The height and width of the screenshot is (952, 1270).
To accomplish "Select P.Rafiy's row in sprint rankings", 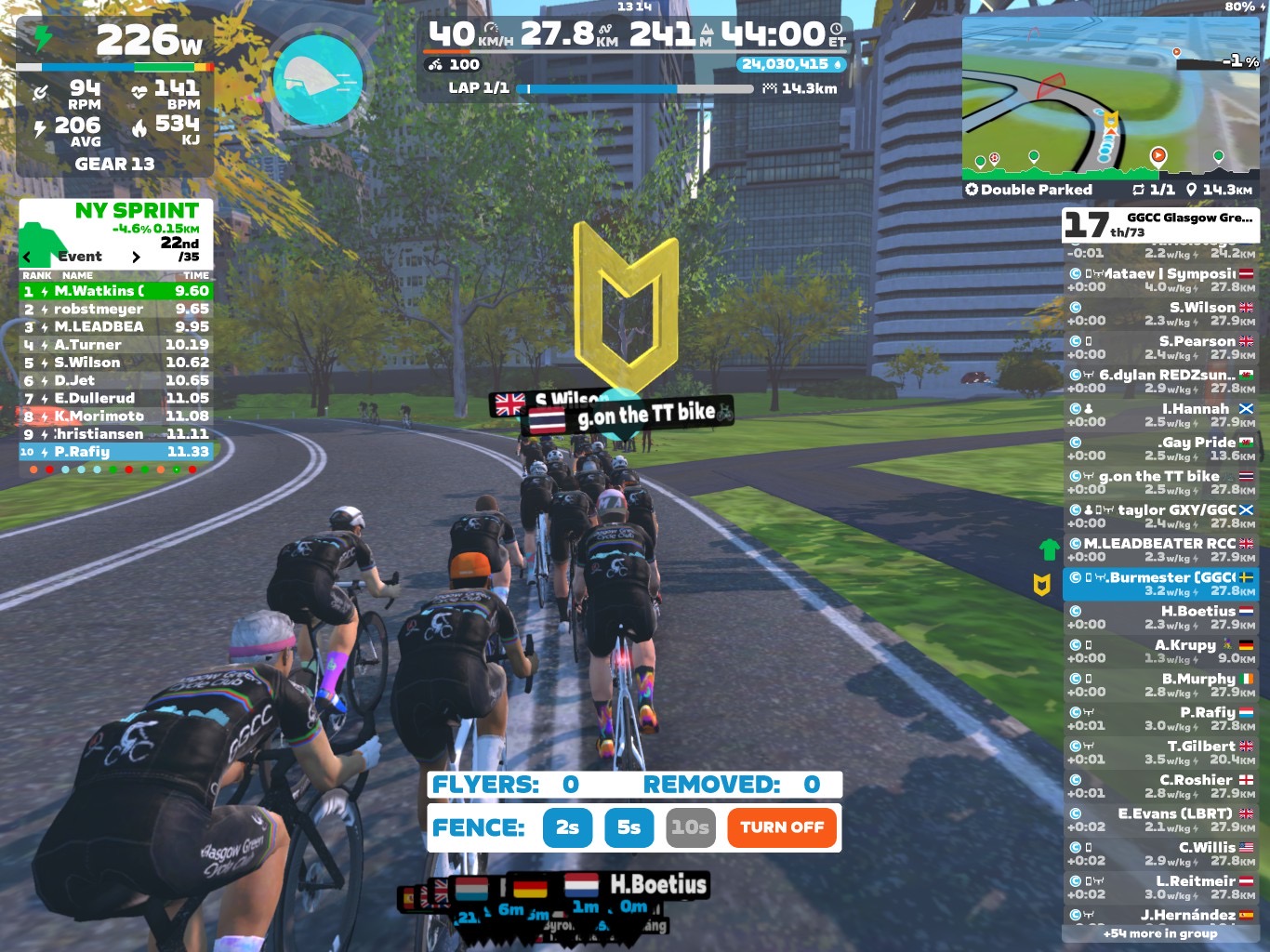I will pyautogui.click(x=116, y=452).
